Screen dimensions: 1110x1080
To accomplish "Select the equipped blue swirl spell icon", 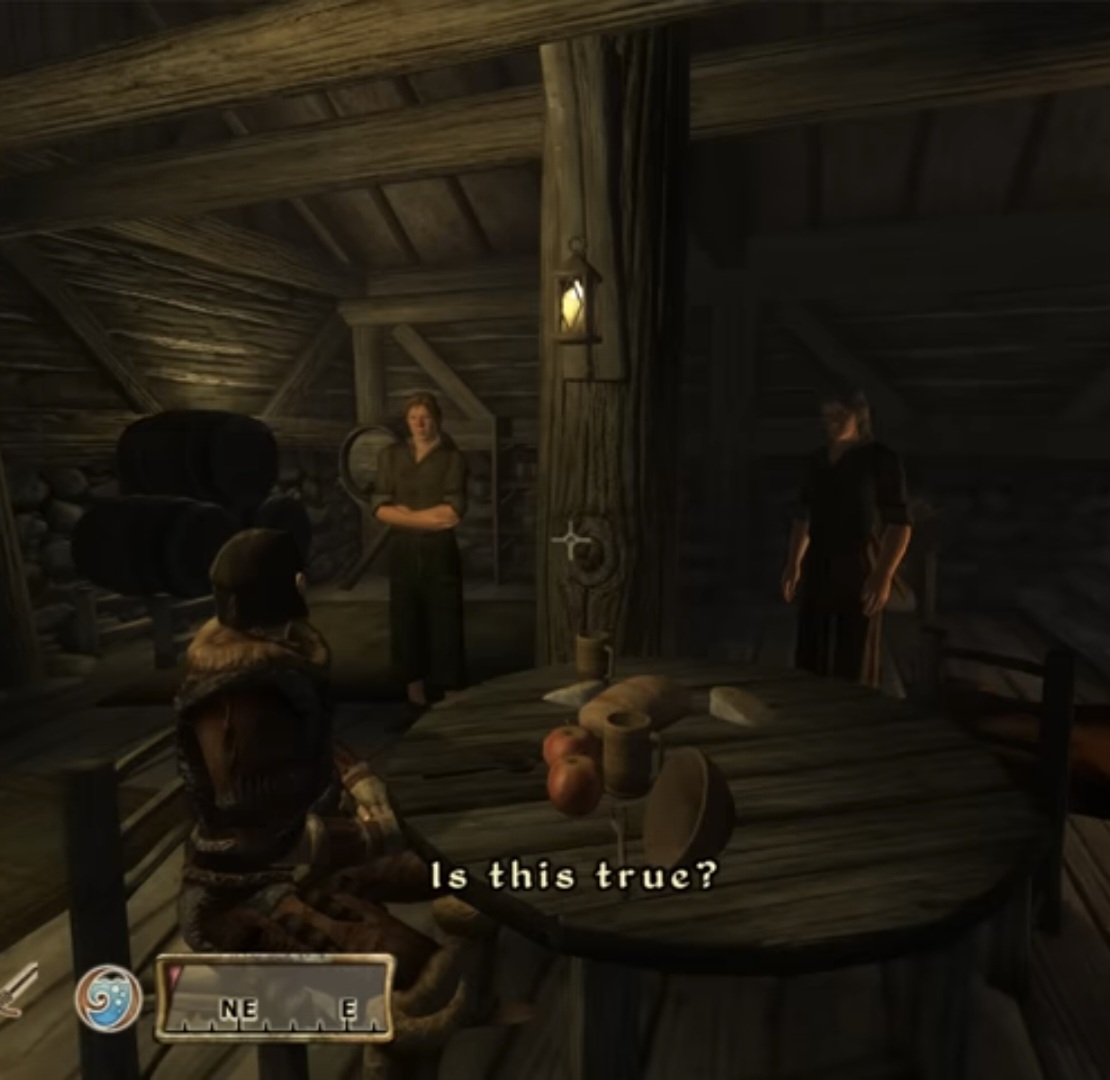I will (108, 997).
